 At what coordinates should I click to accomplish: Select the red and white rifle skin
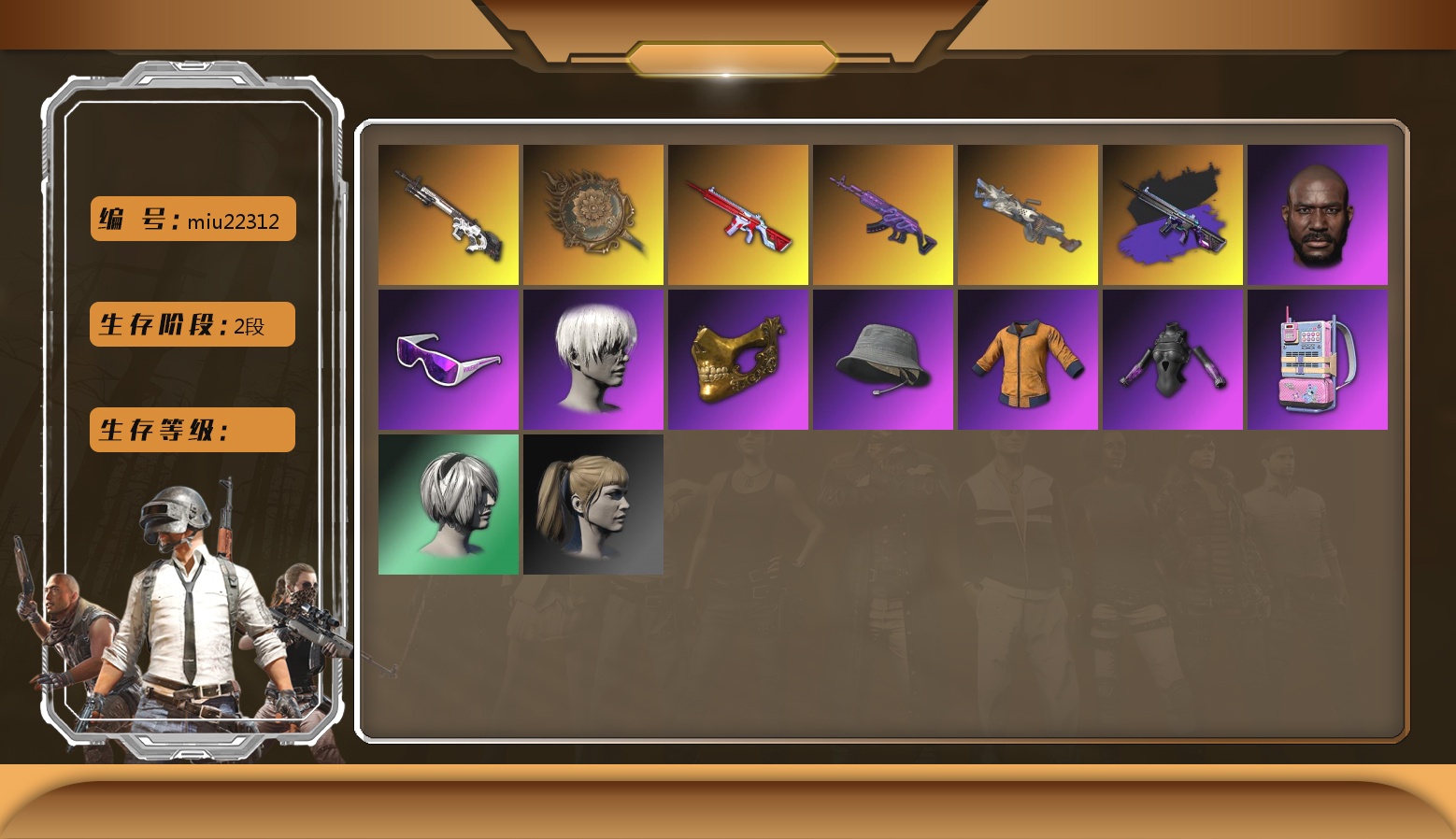(x=738, y=215)
